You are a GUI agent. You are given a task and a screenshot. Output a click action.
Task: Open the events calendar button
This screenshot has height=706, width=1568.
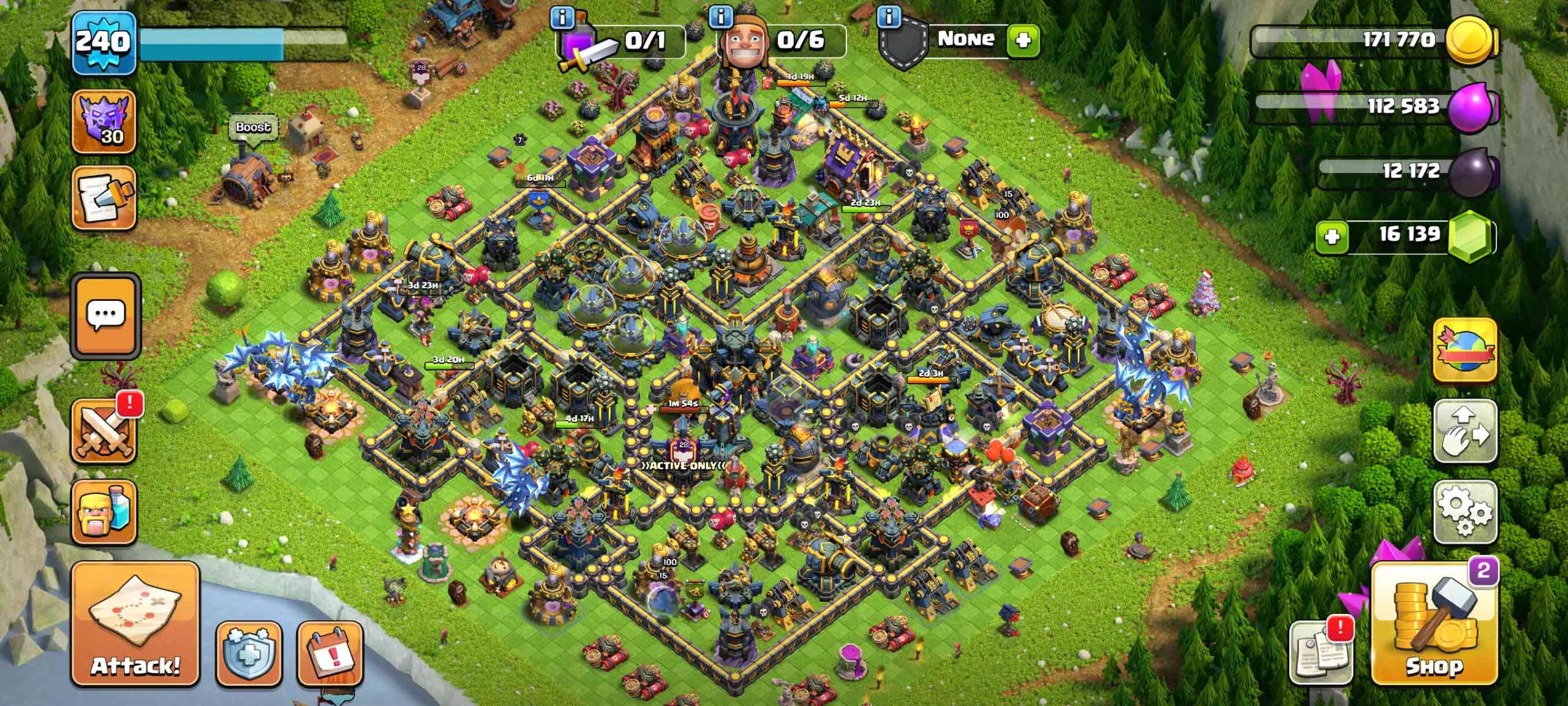330,653
